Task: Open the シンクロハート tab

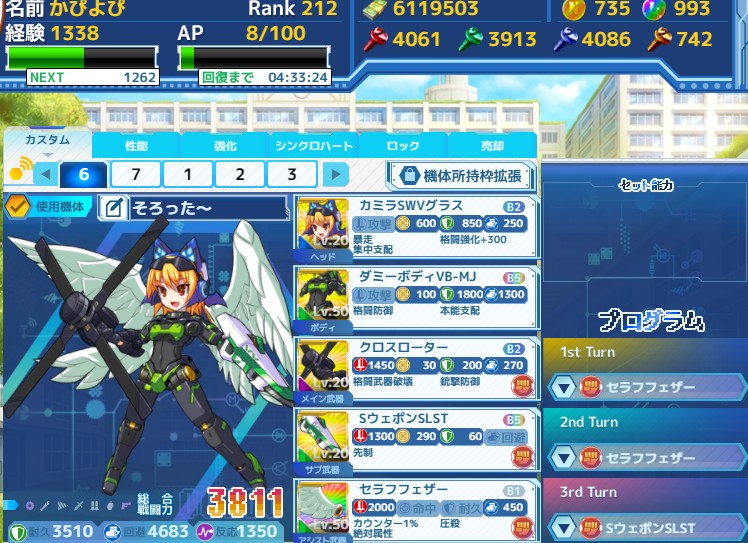Action: [313, 146]
